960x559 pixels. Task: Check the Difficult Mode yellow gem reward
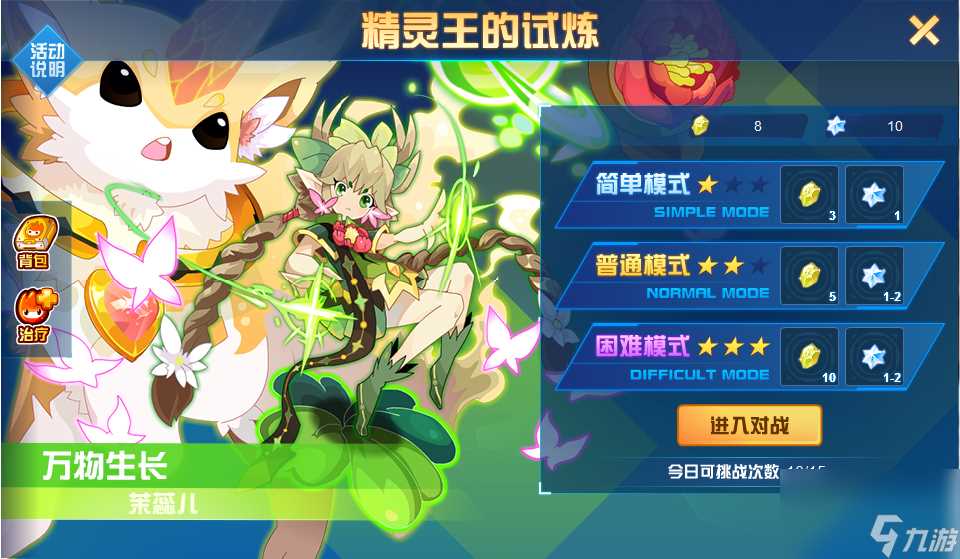(x=808, y=356)
